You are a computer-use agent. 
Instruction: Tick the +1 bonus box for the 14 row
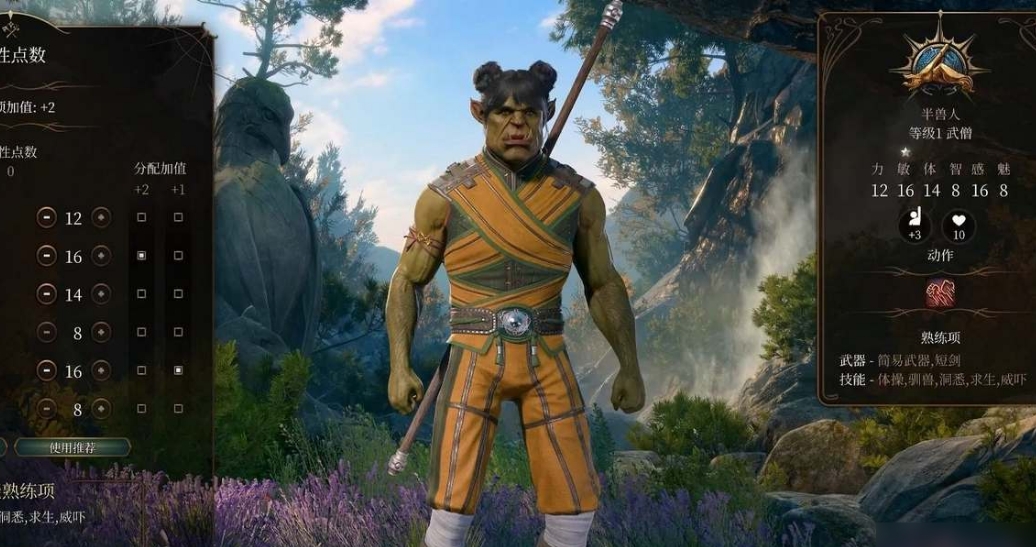(178, 294)
